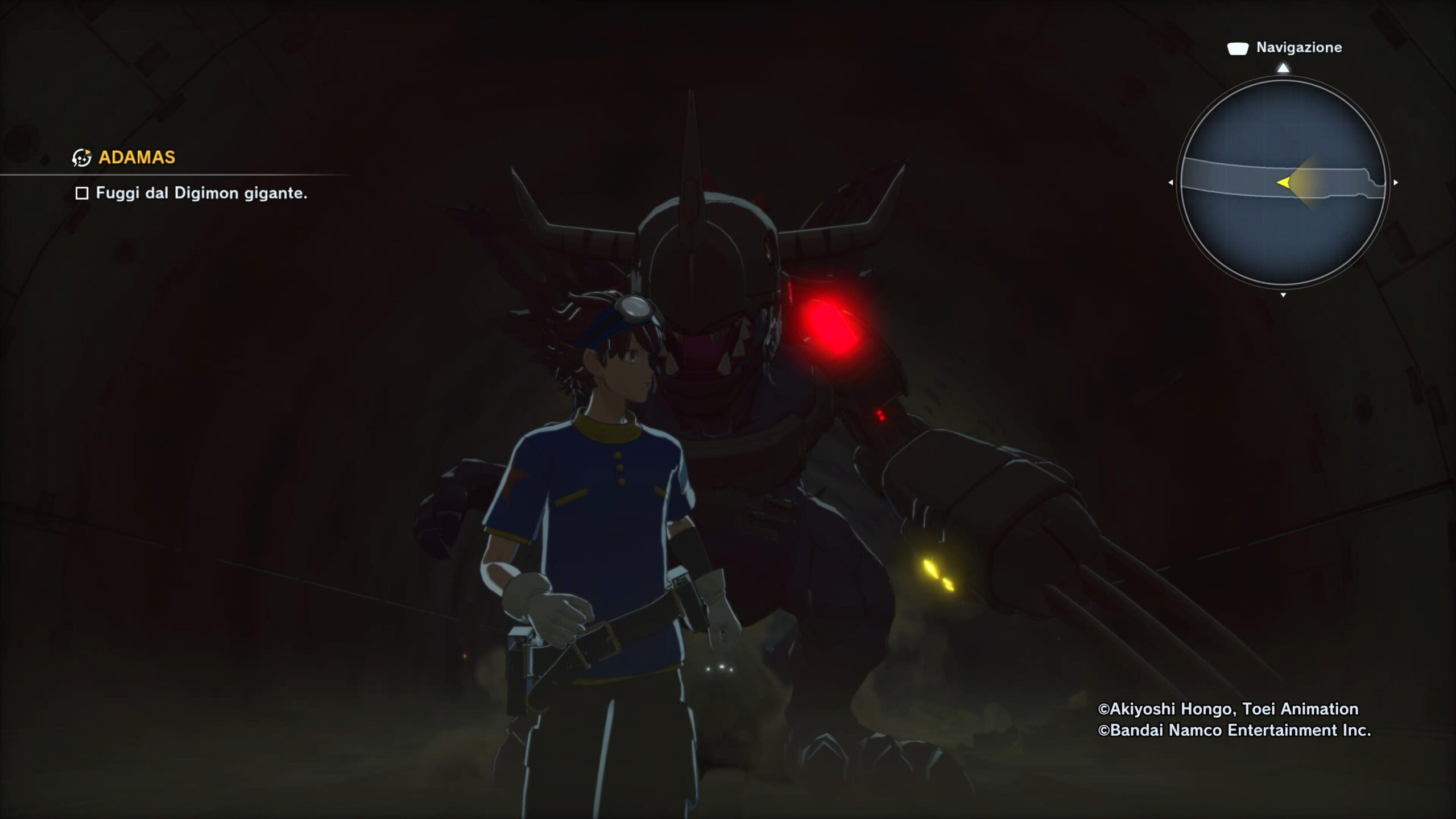This screenshot has width=1456, height=819.
Task: Select the ADAMAS quest title
Action: (x=136, y=158)
